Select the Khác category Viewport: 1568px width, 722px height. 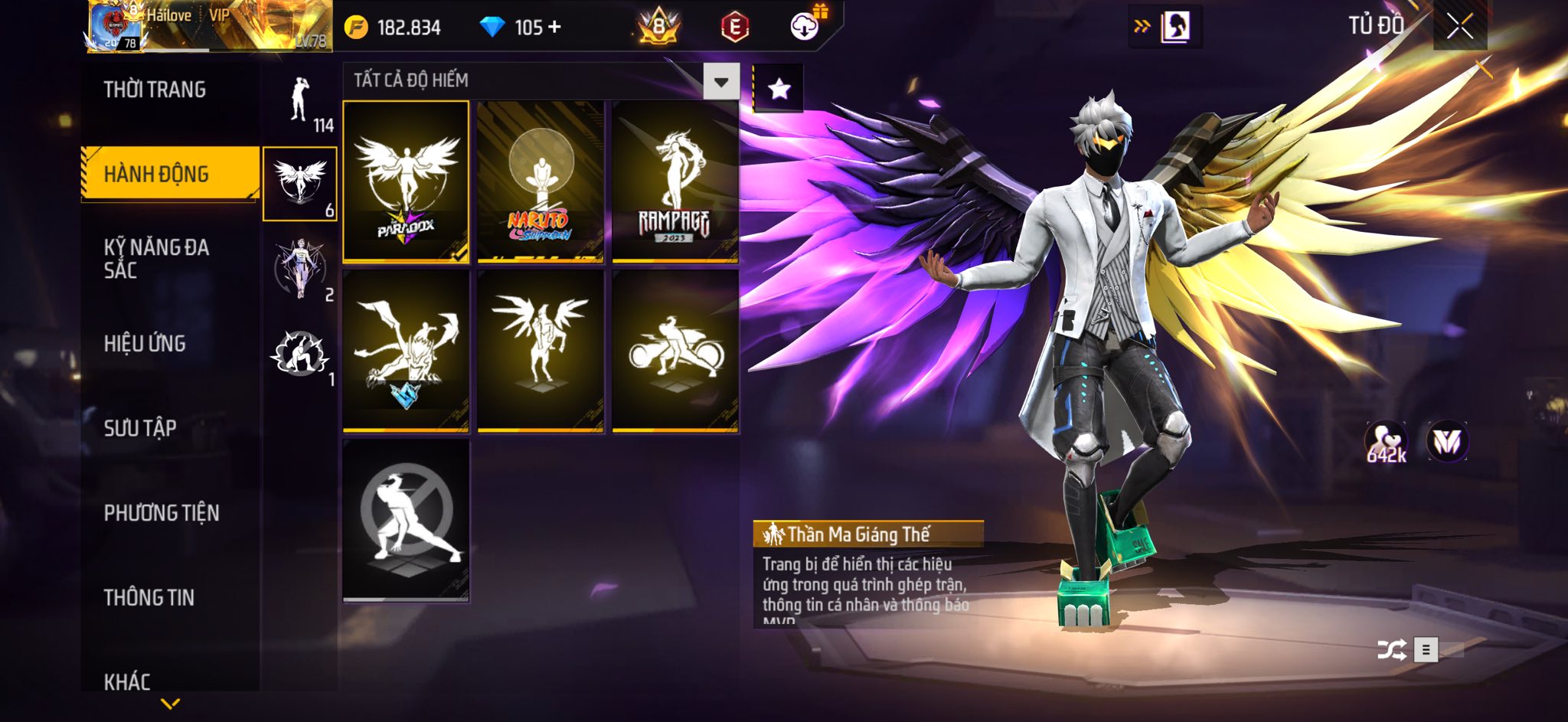127,681
